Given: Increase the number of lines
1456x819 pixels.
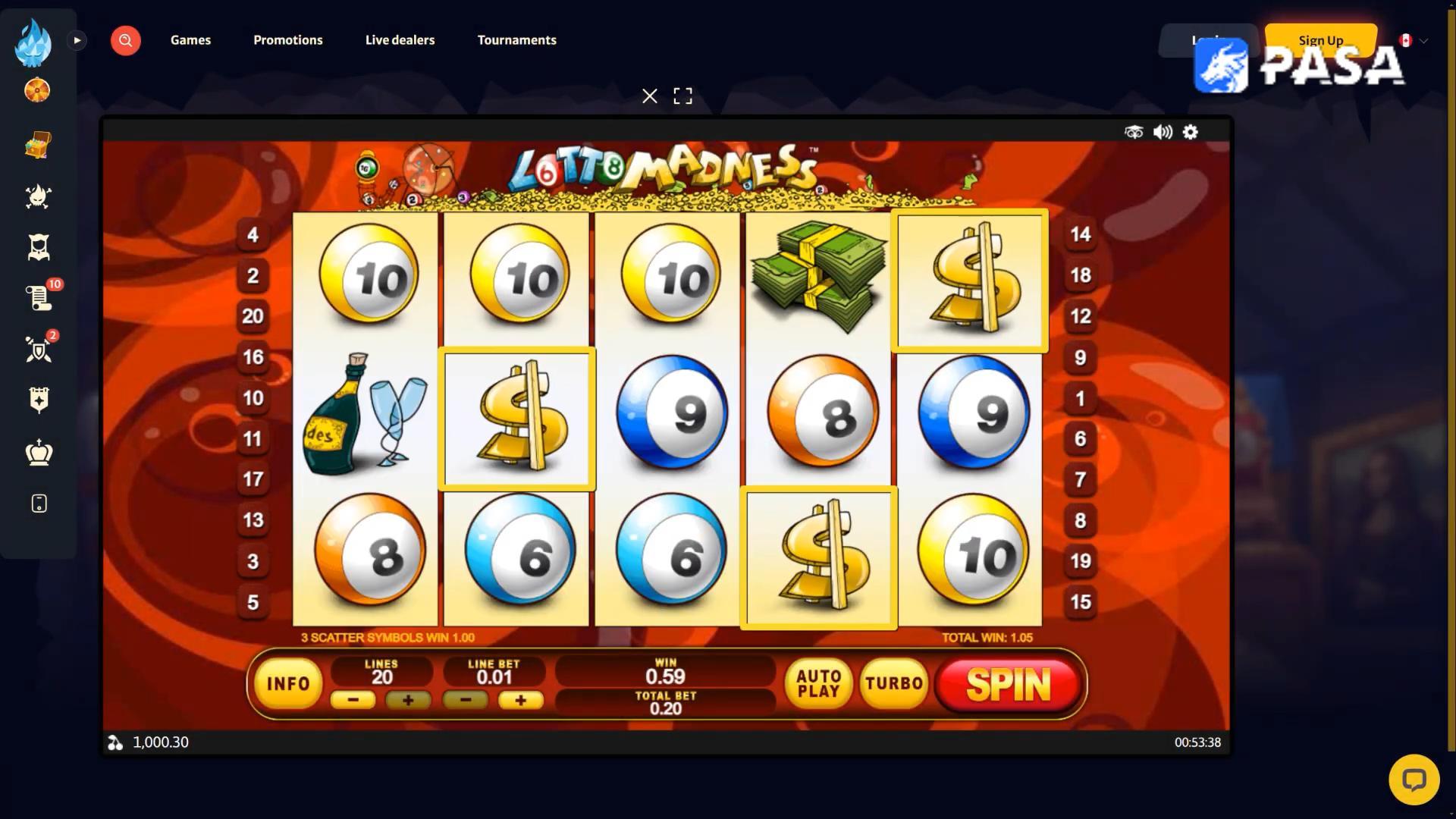Looking at the screenshot, I should point(408,700).
